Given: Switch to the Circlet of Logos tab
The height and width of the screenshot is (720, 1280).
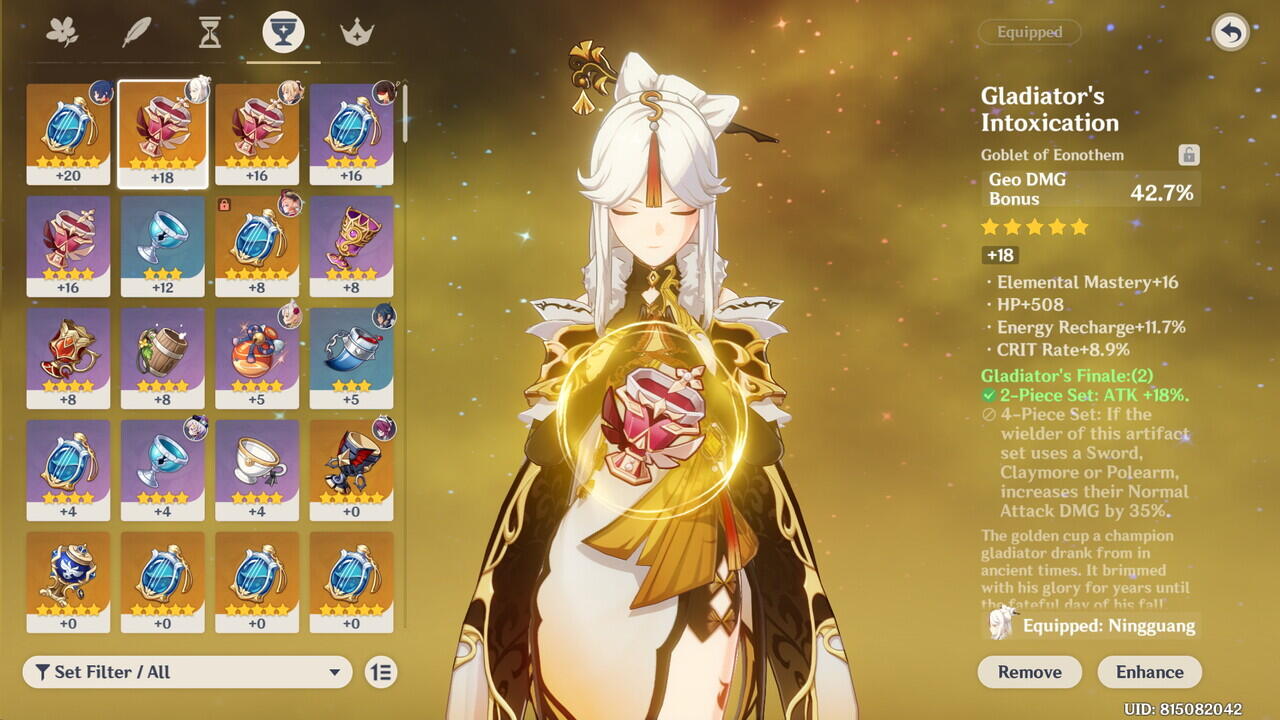Looking at the screenshot, I should pyautogui.click(x=356, y=32).
